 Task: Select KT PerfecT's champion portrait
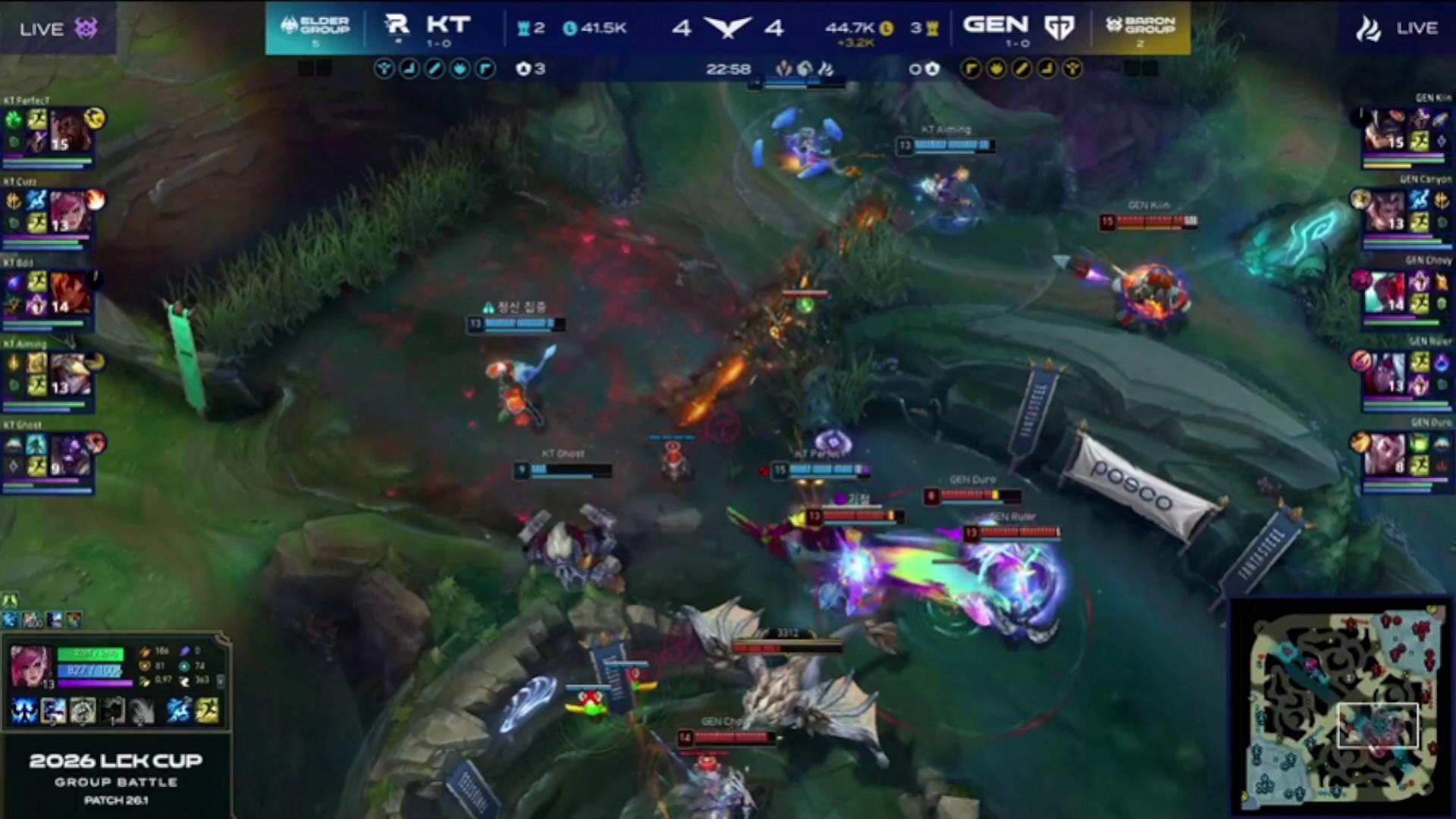tap(70, 130)
